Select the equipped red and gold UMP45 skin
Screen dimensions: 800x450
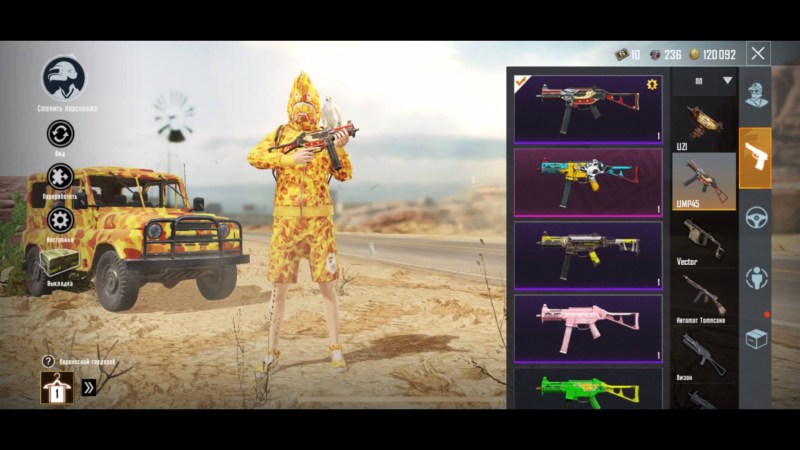coord(588,108)
